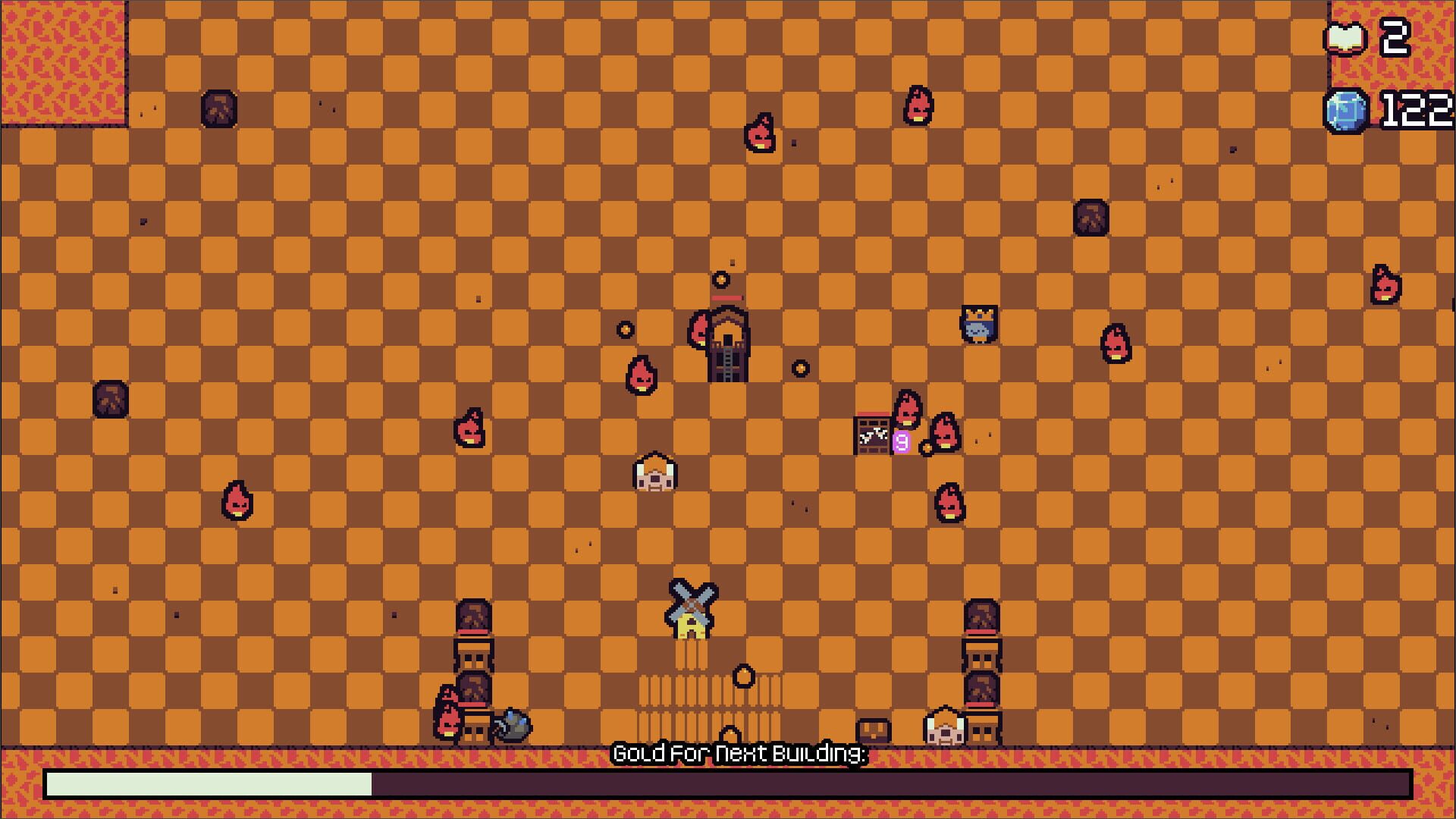Click the small house with pink face

click(x=656, y=474)
